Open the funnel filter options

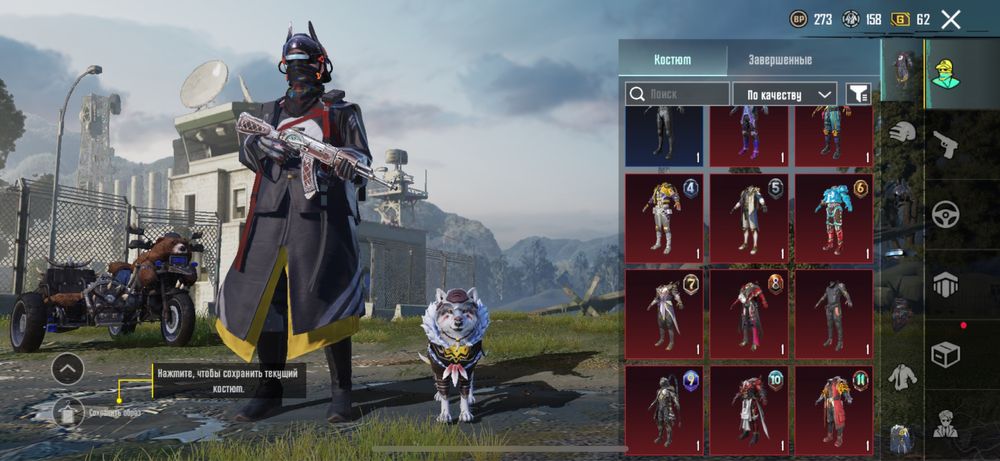point(858,94)
